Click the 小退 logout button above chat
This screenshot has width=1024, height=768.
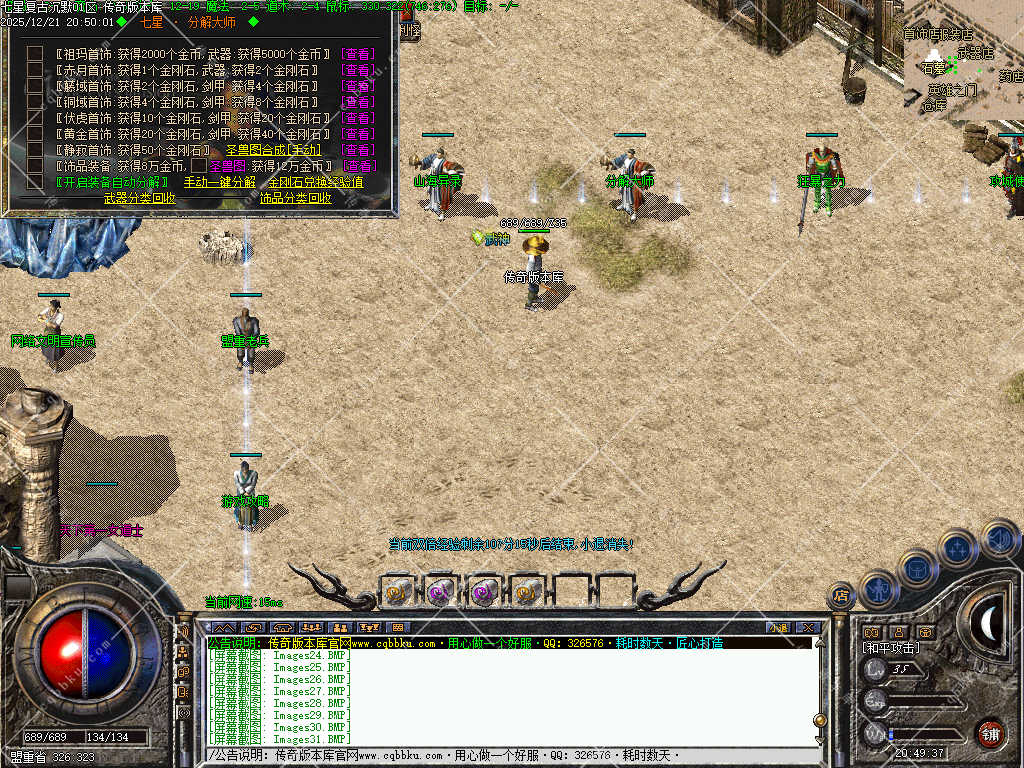(x=778, y=628)
